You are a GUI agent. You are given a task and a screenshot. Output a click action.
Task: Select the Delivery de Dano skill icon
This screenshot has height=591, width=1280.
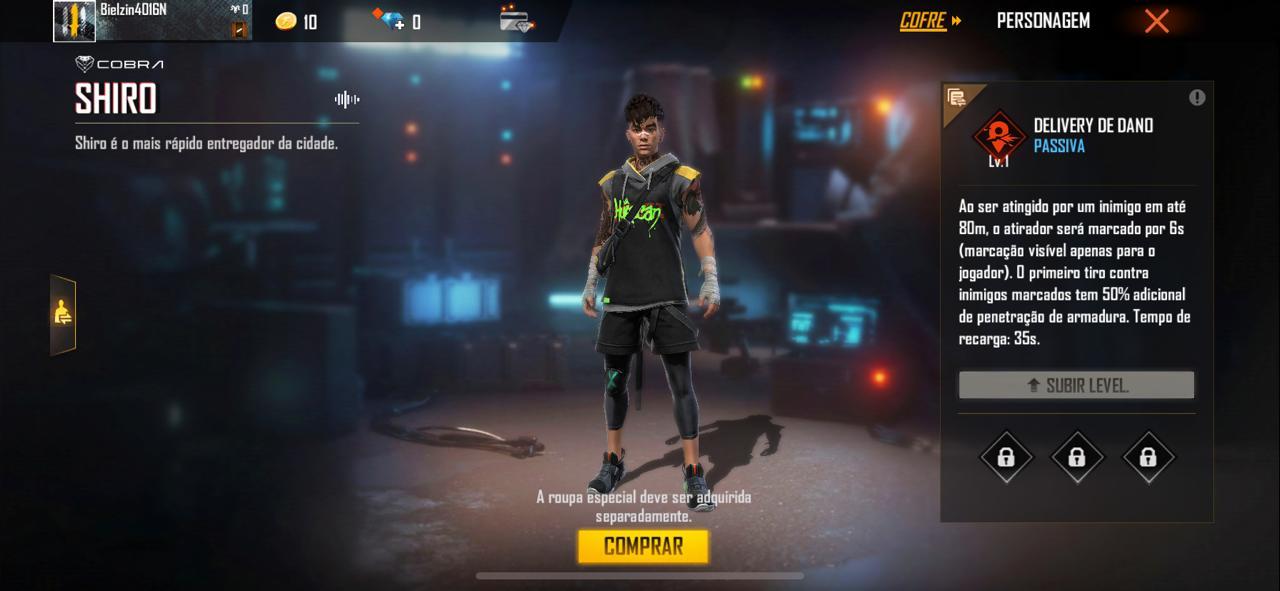(999, 136)
